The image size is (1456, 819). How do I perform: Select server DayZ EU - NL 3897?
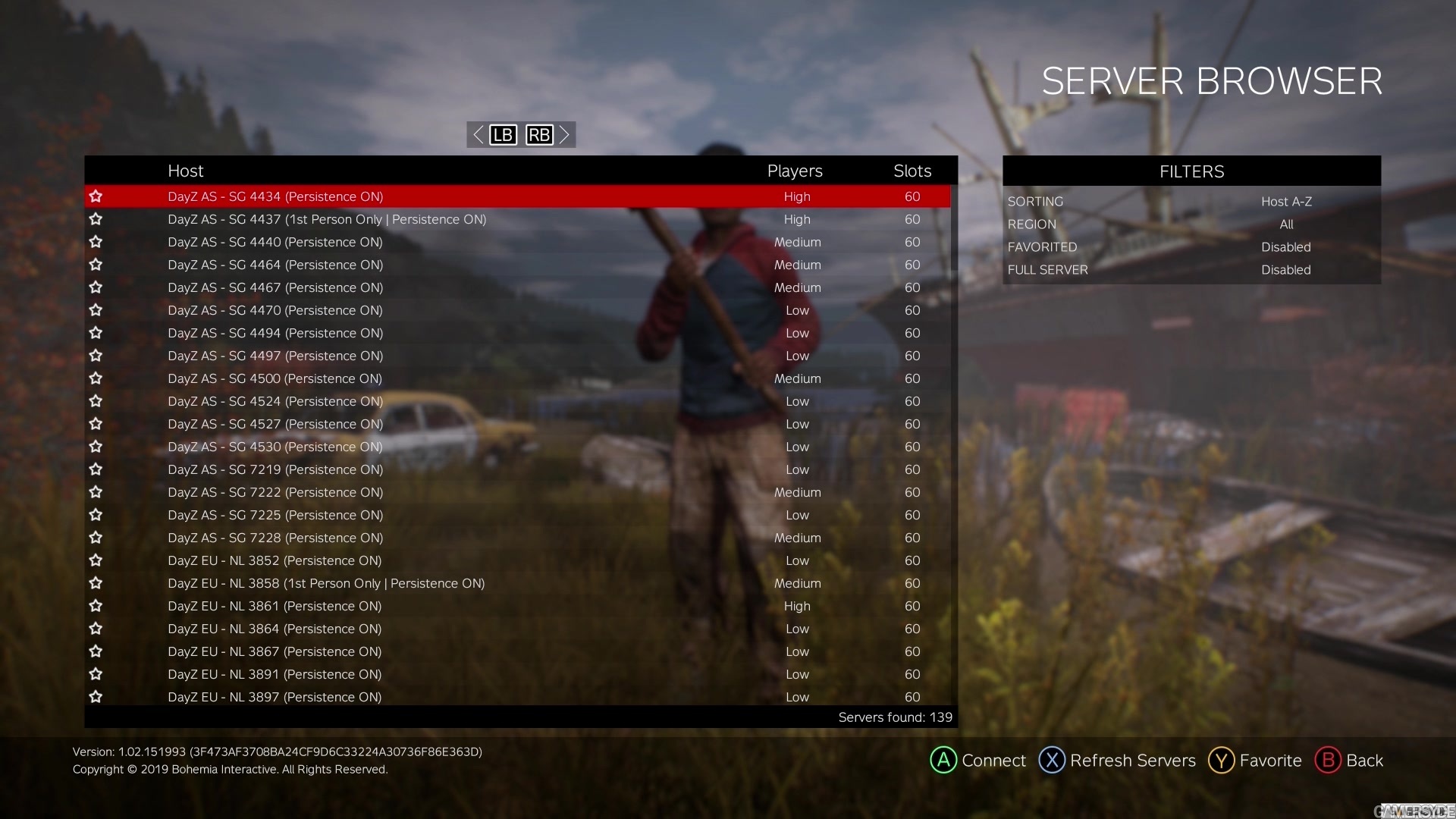coord(275,697)
